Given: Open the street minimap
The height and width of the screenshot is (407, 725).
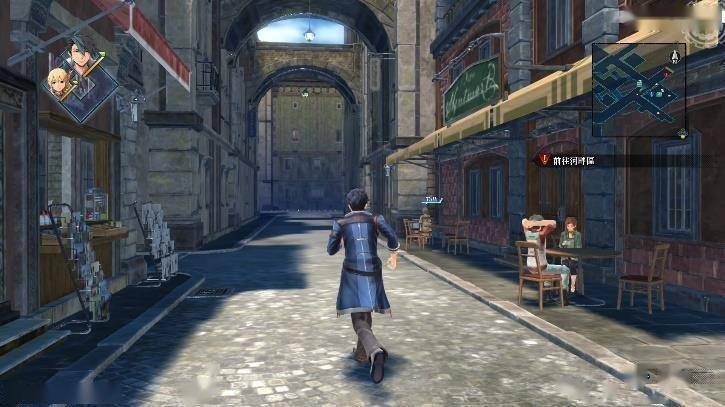Looking at the screenshot, I should 637,90.
